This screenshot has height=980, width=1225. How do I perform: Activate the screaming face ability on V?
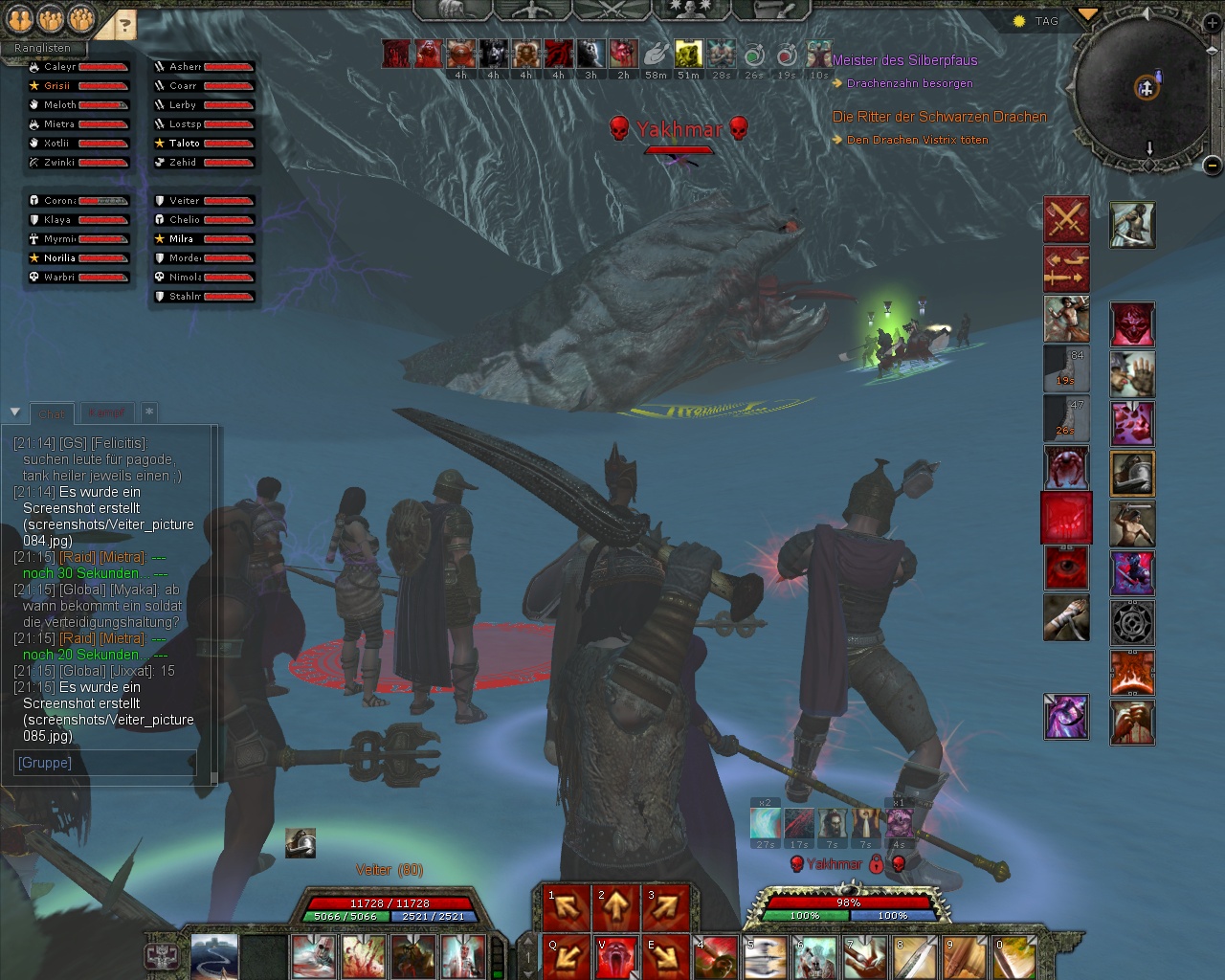tap(616, 956)
